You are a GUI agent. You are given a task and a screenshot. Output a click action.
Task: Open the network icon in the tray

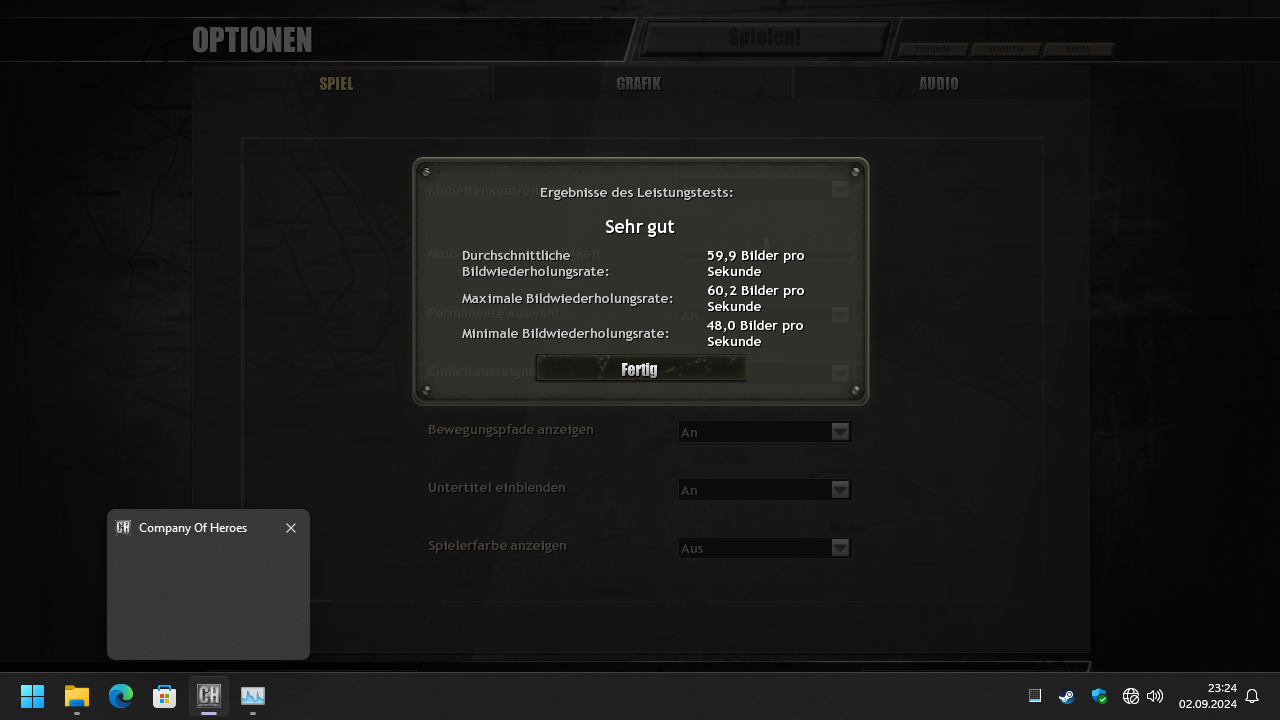[1131, 696]
